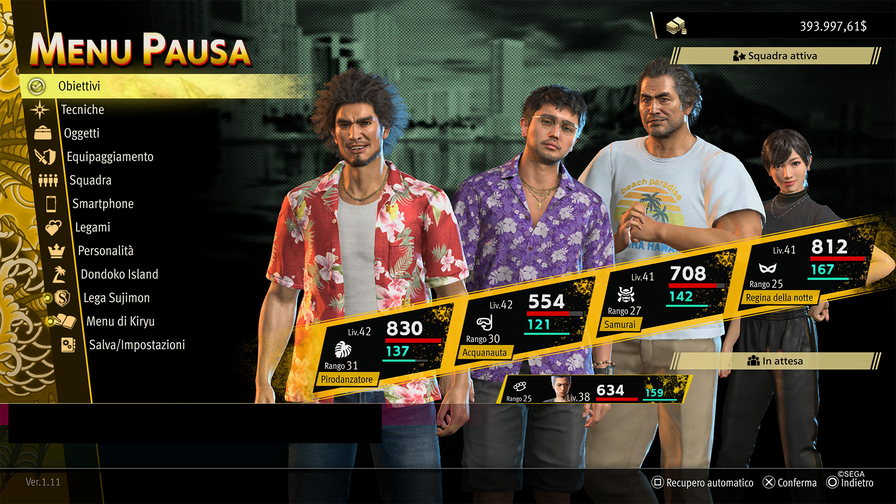Open Salva/Impostazioni
The image size is (896, 504).
(x=137, y=345)
